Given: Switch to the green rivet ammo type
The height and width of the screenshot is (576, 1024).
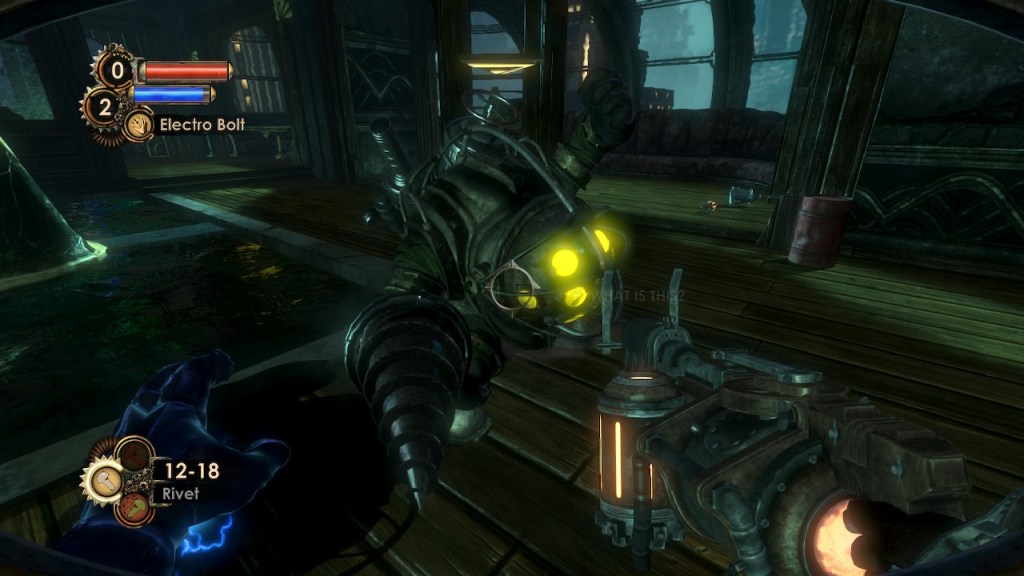Looking at the screenshot, I should 132,507.
